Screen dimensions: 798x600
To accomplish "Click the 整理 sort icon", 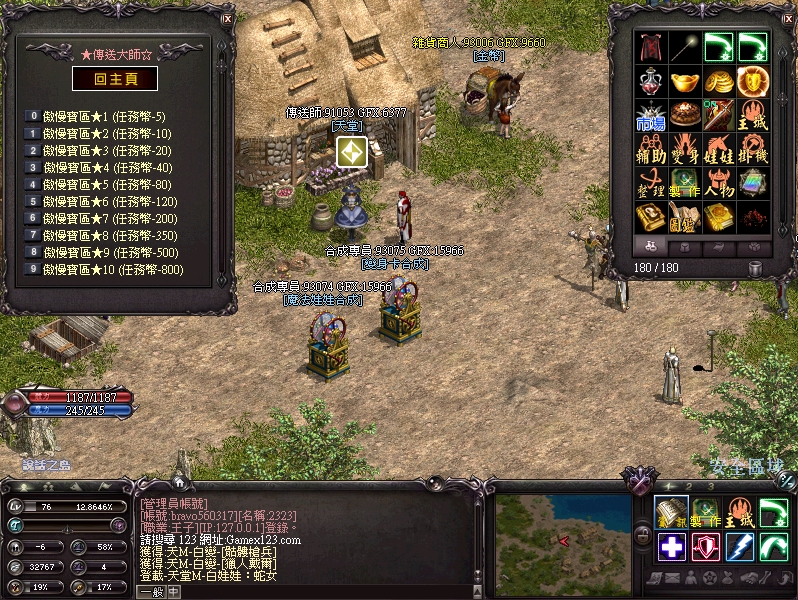I will coord(651,184).
